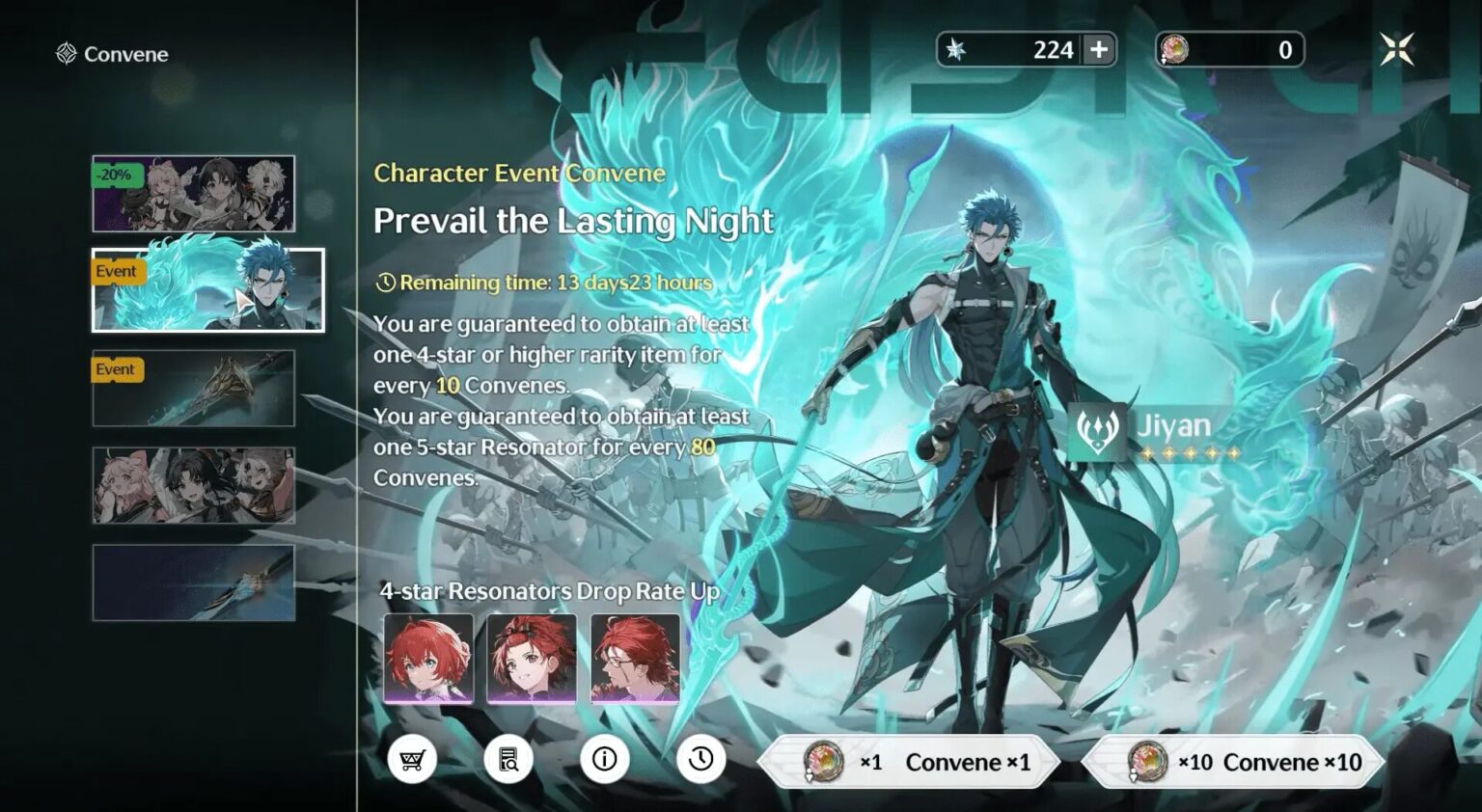Image resolution: width=1482 pixels, height=812 pixels.
Task: Open Astrite purchase with the plus button
Action: pos(1098,50)
